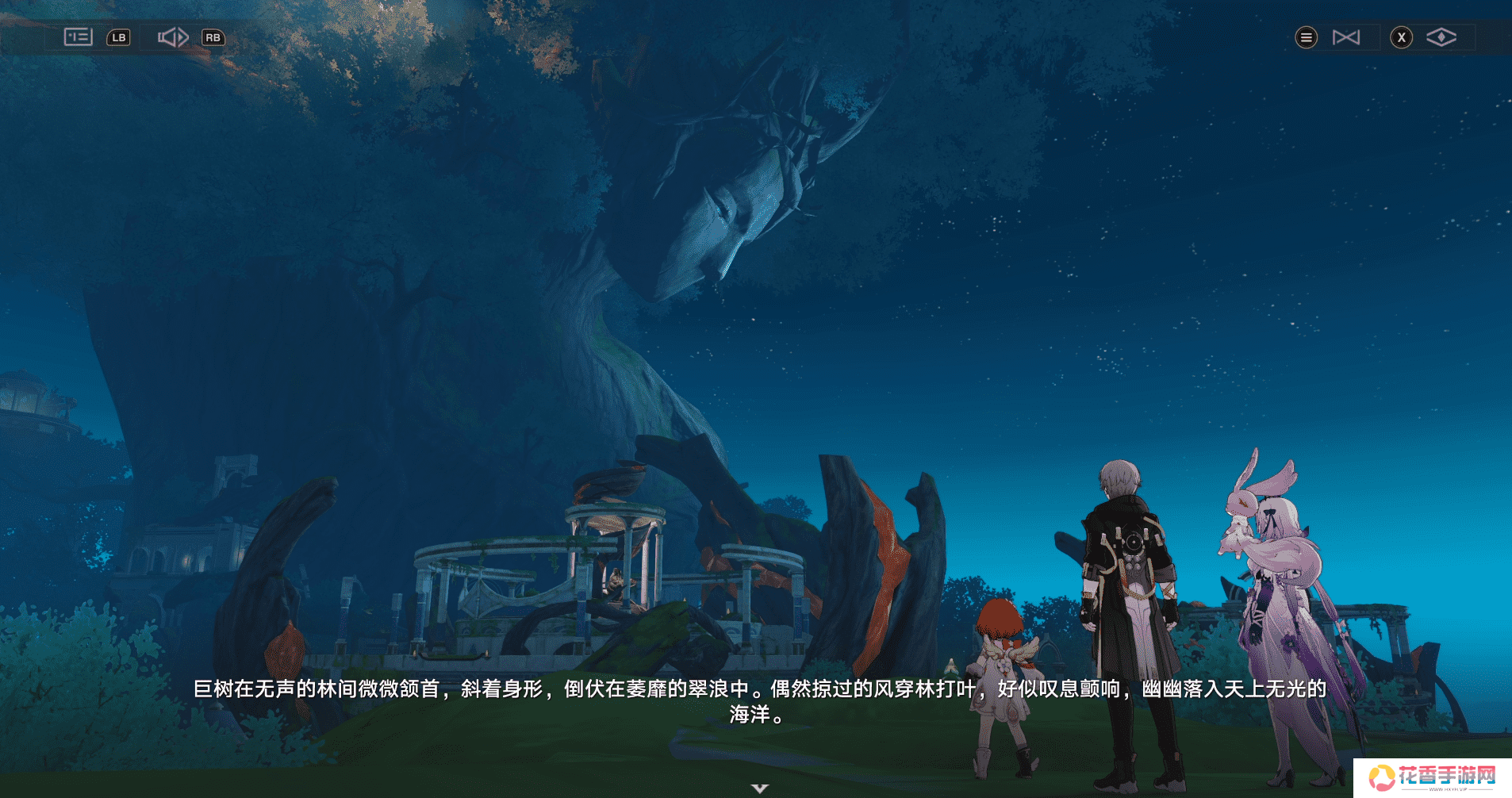Click the circular X button

click(x=1402, y=37)
